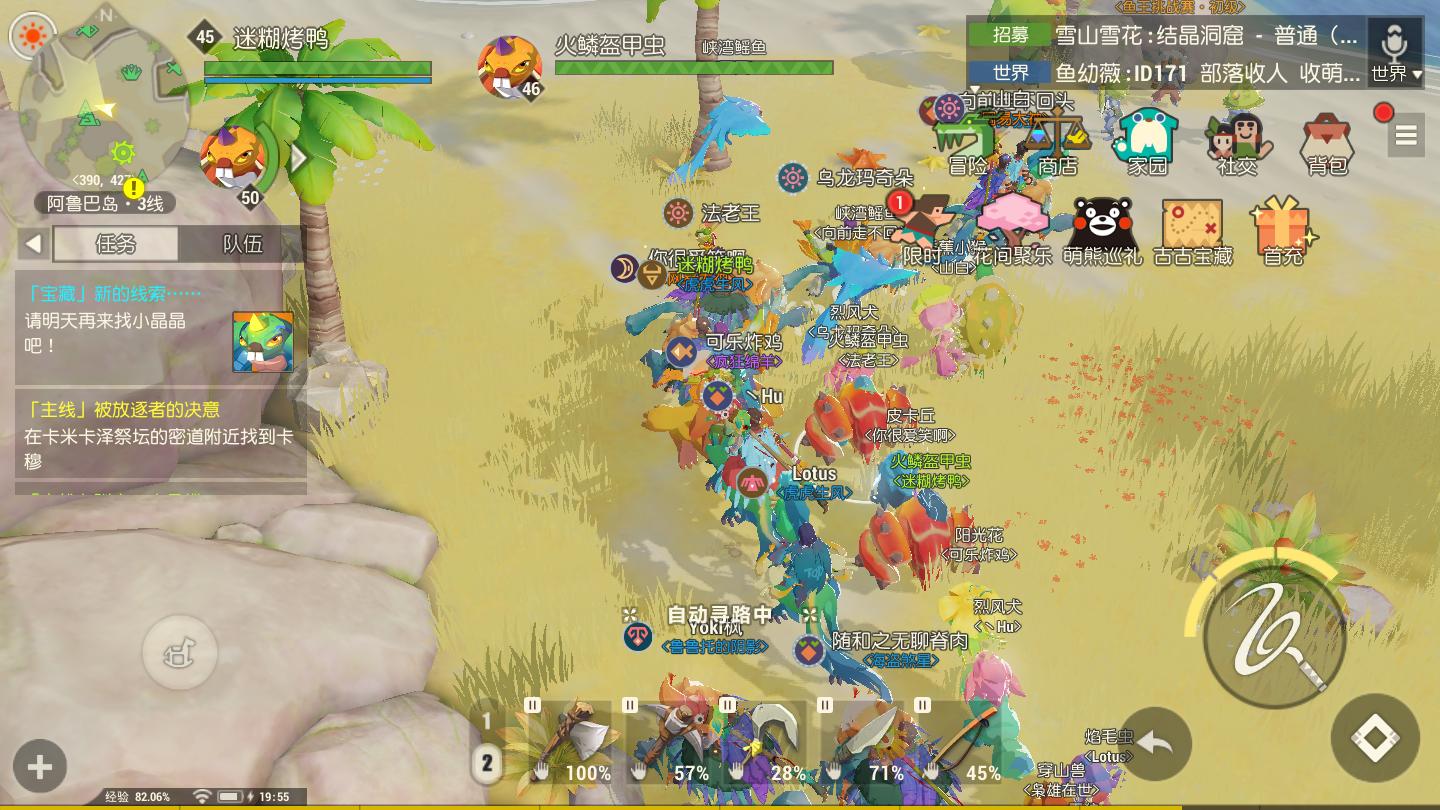This screenshot has width=1440, height=810.
Task: Expand the hamburger menu button
Action: (x=1406, y=136)
